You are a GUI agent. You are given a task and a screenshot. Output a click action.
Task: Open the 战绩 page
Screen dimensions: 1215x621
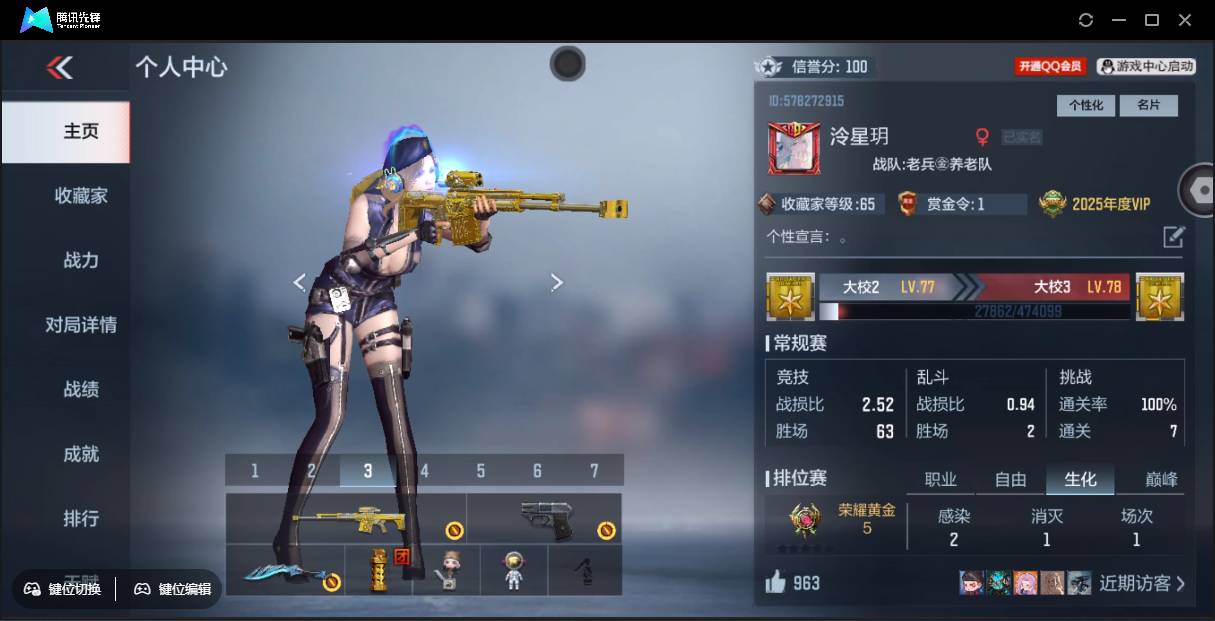pos(81,389)
